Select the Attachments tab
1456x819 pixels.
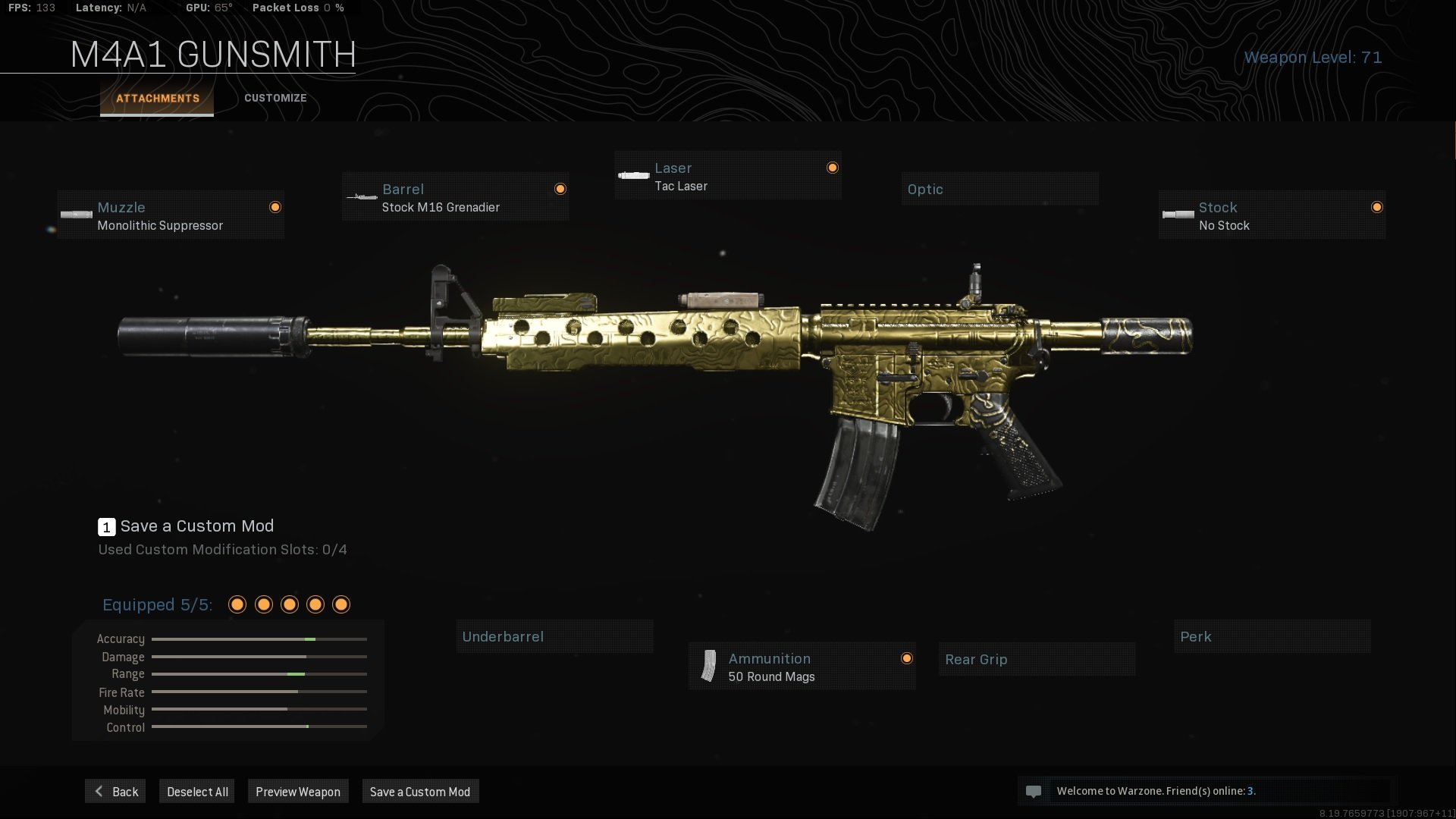pyautogui.click(x=157, y=98)
